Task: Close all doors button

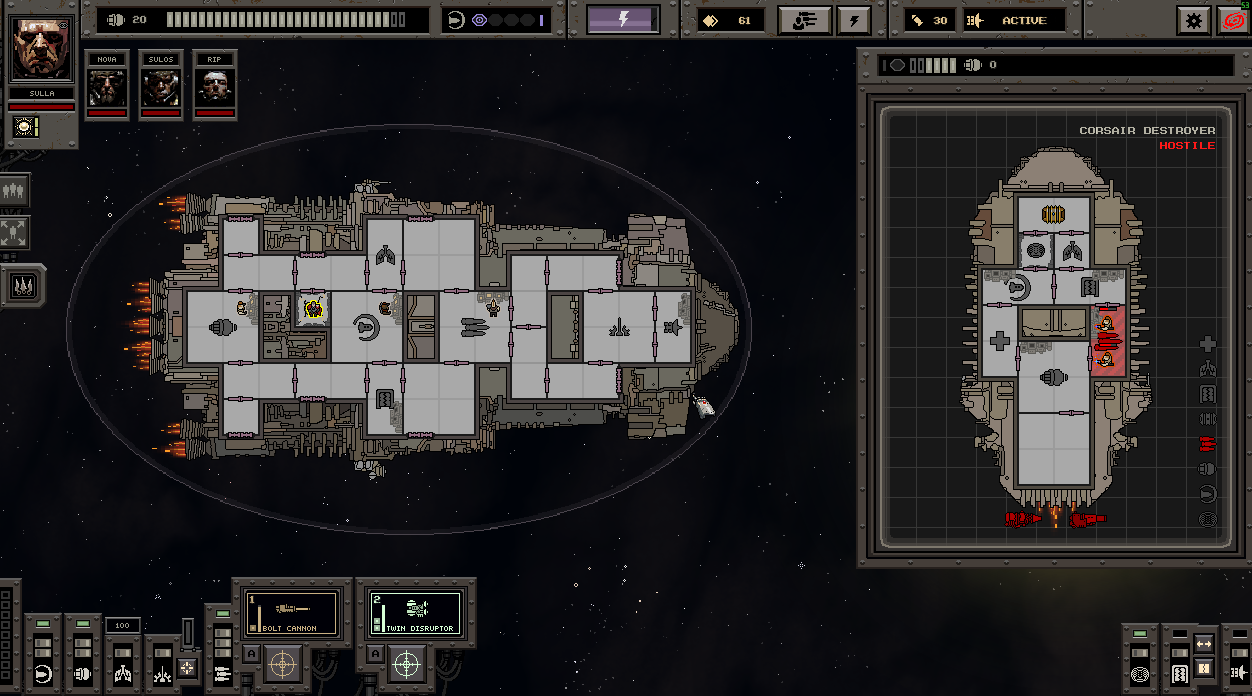Action: coord(1204,668)
